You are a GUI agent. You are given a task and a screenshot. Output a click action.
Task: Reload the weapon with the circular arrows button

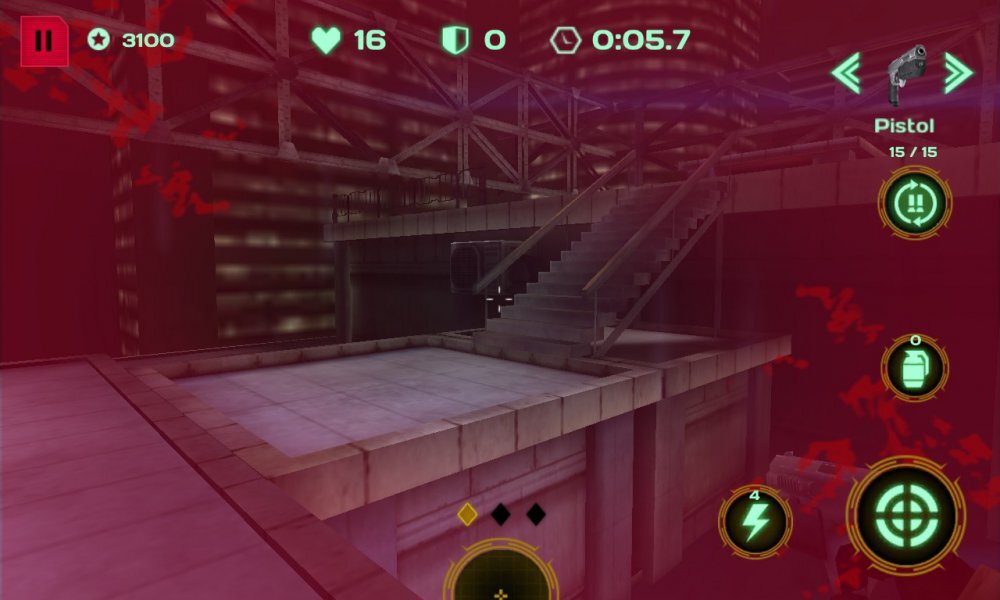click(x=914, y=203)
